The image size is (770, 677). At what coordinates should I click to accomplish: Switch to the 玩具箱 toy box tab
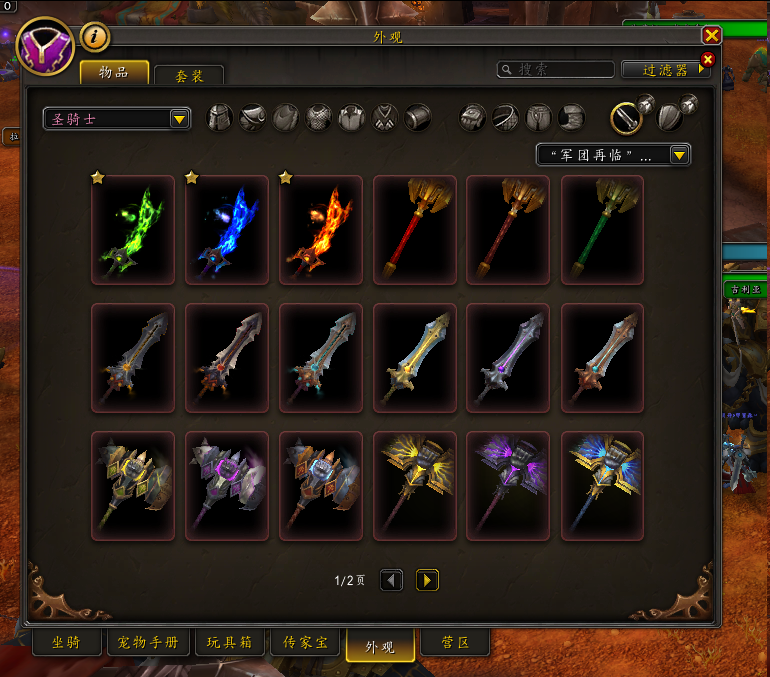(229, 643)
